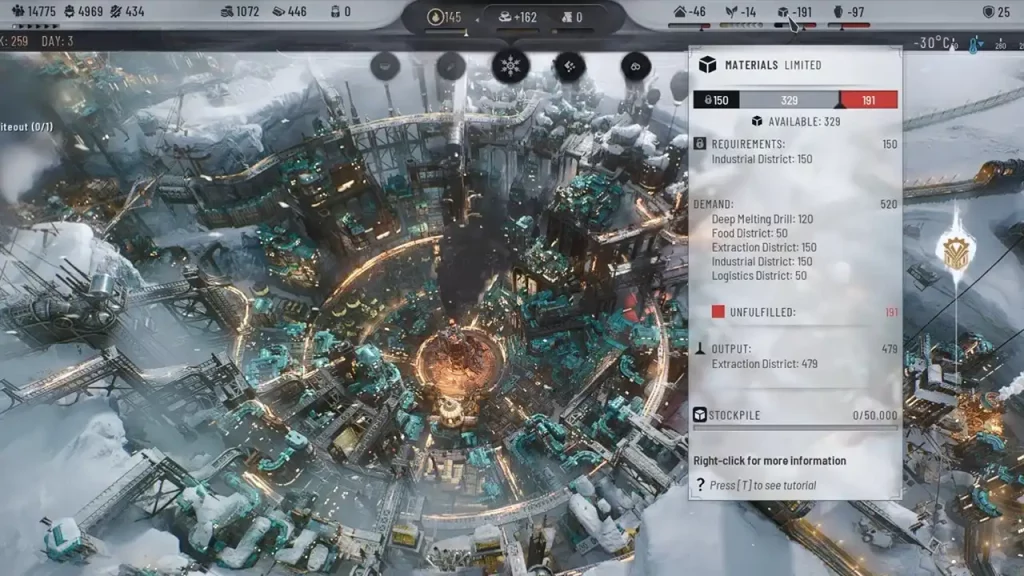
Task: Select the shield indicator showing 25
Action: (x=996, y=12)
